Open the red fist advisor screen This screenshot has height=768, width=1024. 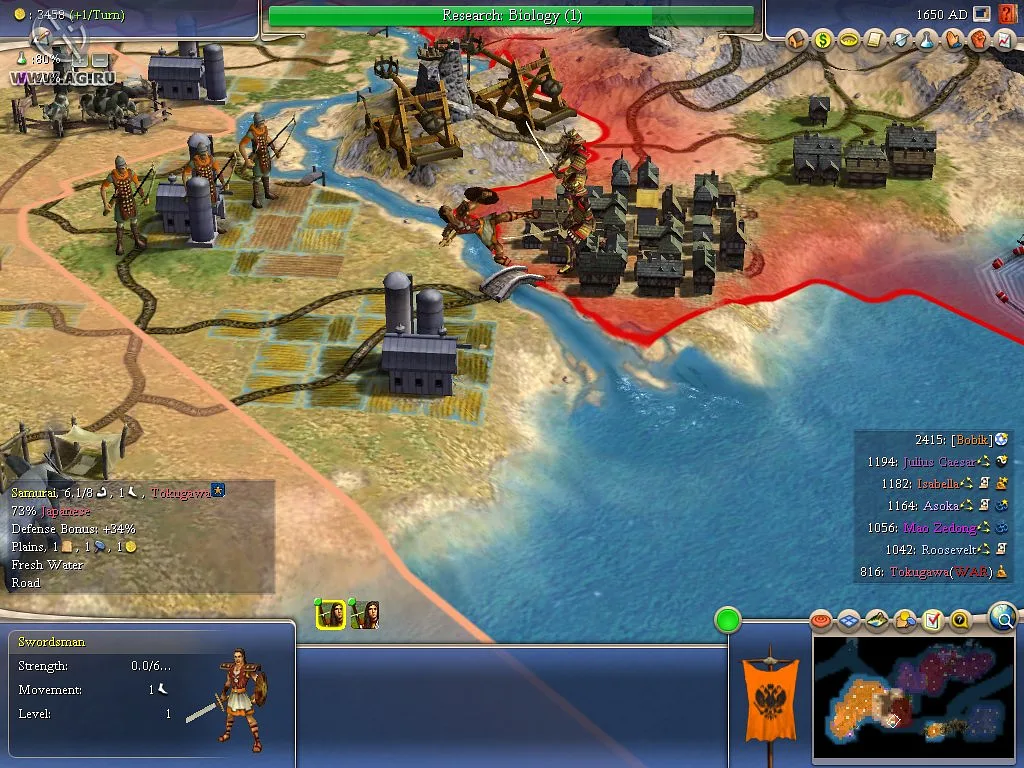pyautogui.click(x=979, y=40)
